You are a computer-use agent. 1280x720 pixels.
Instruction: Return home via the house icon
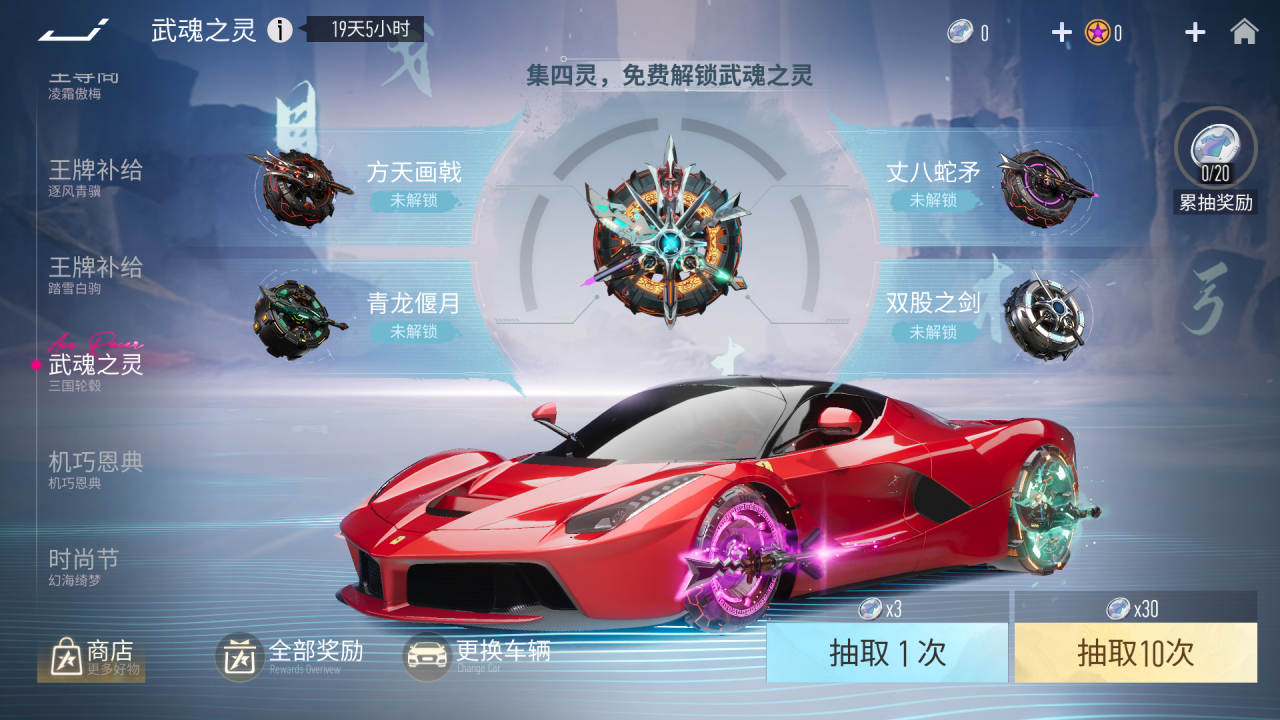point(1245,31)
